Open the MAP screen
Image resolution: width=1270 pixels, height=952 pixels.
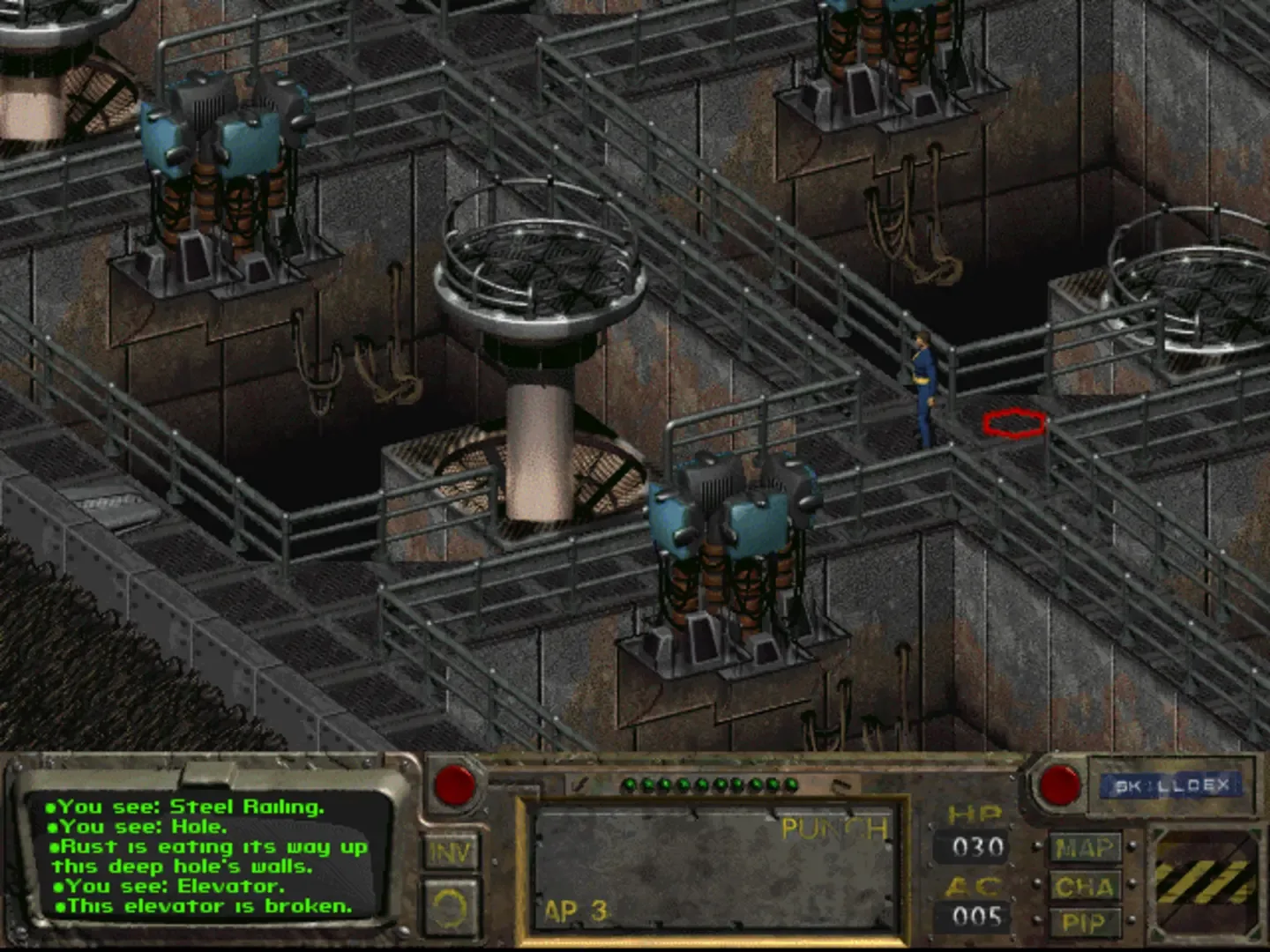[x=1084, y=848]
